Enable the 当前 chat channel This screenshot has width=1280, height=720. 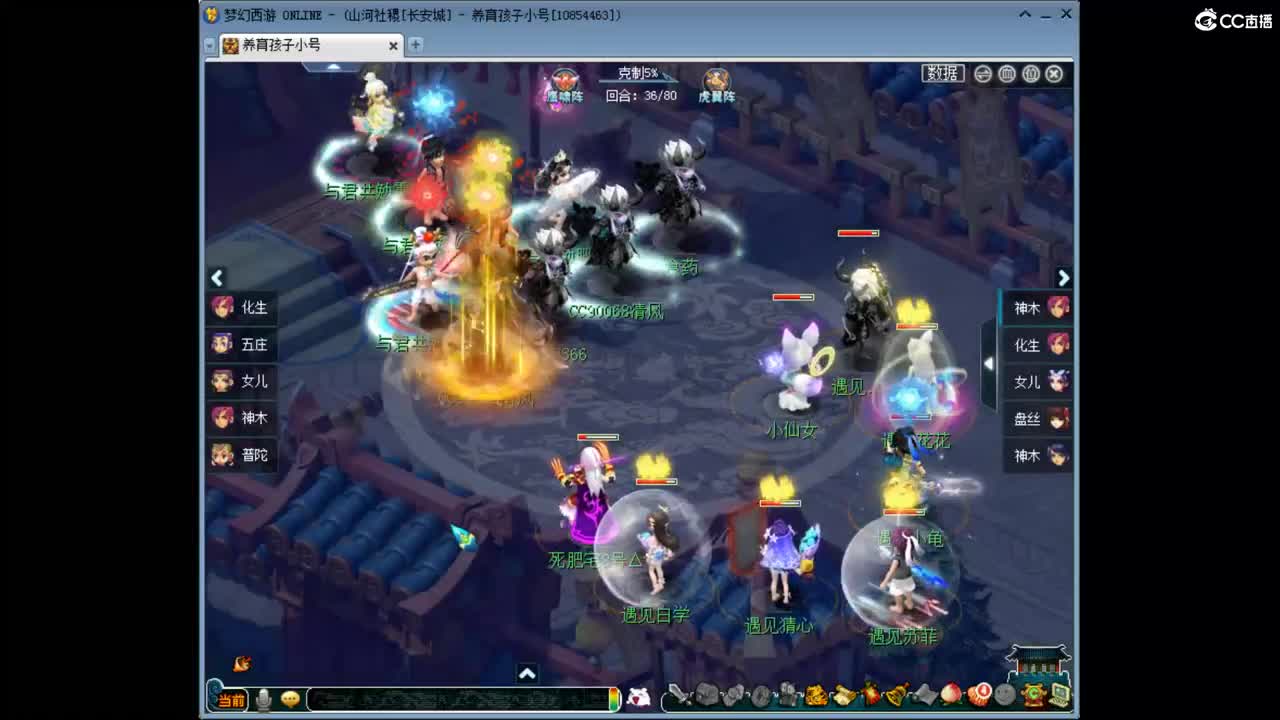point(233,700)
